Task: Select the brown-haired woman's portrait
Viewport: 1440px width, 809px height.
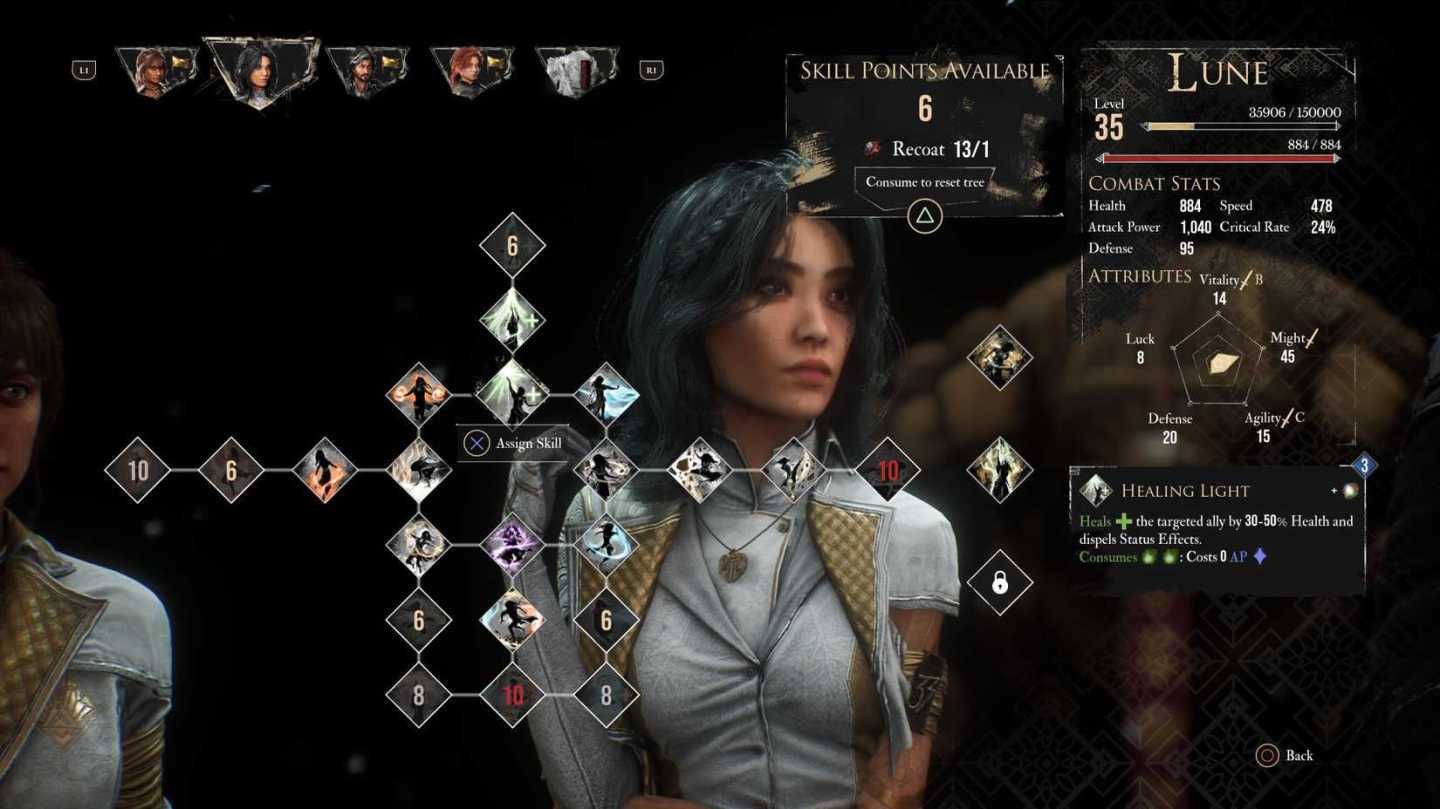Action: point(154,71)
